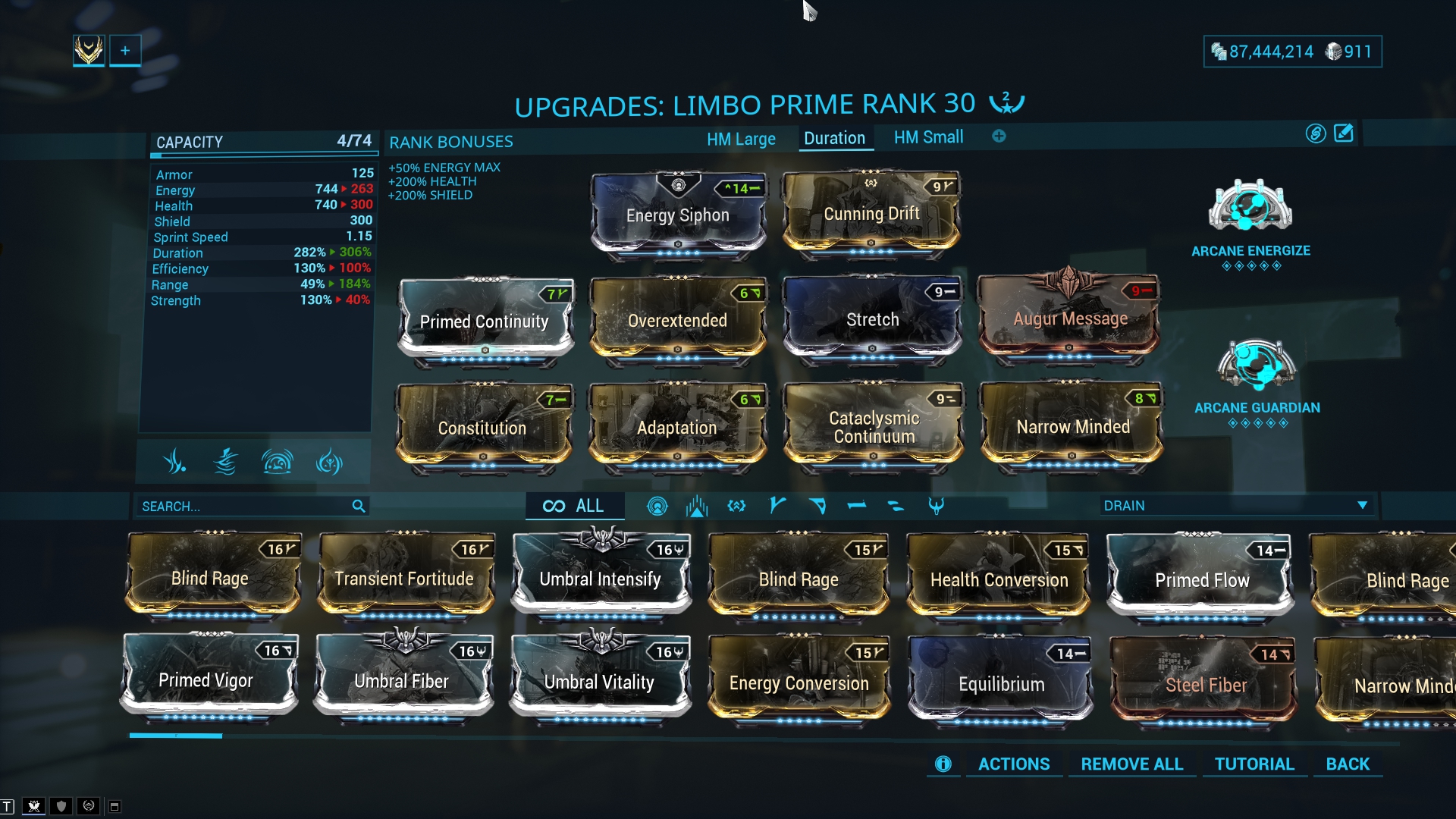
Task: Select the Cataclysmic Continuum mod
Action: coord(874,427)
